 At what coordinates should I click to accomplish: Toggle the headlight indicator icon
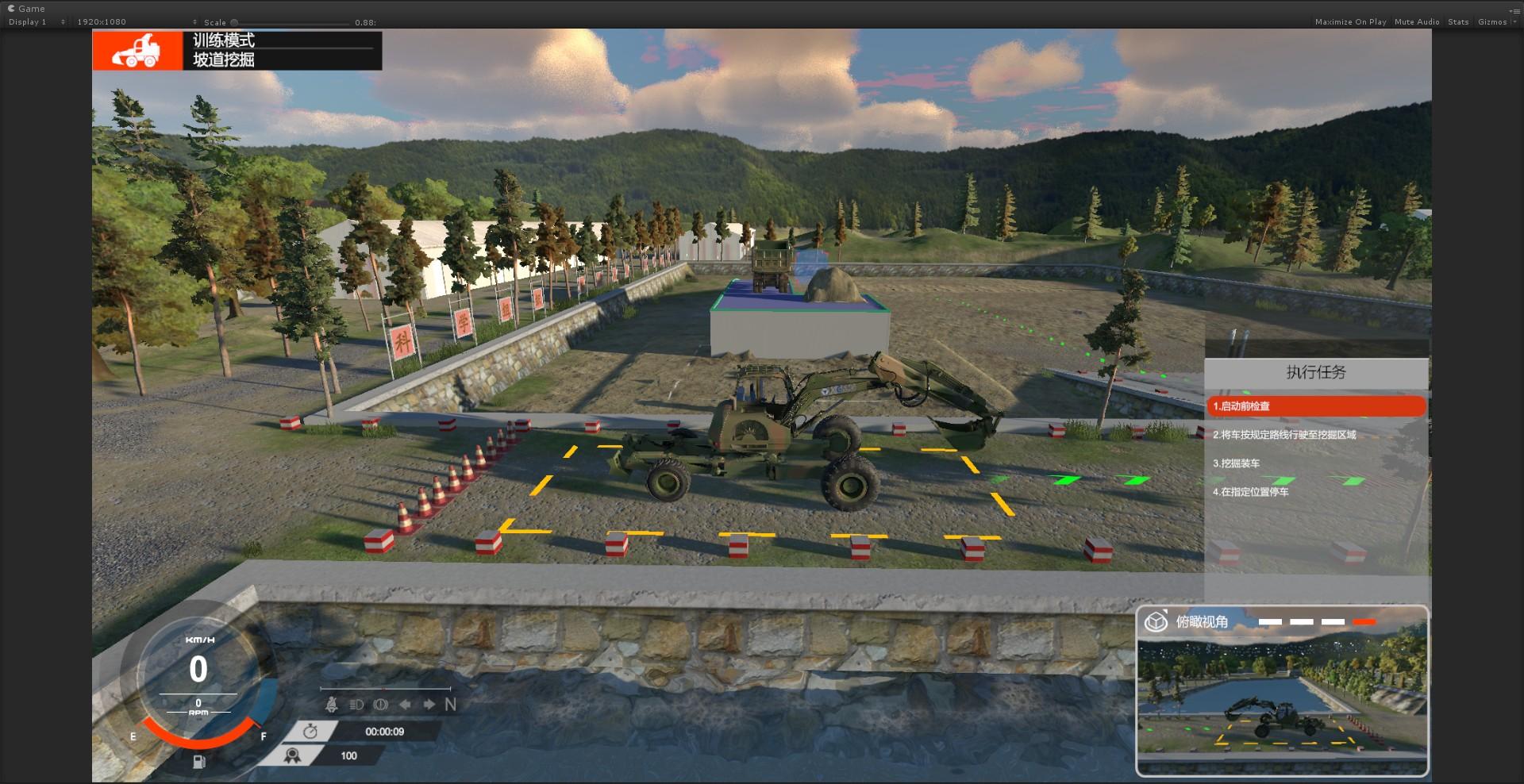coord(356,705)
